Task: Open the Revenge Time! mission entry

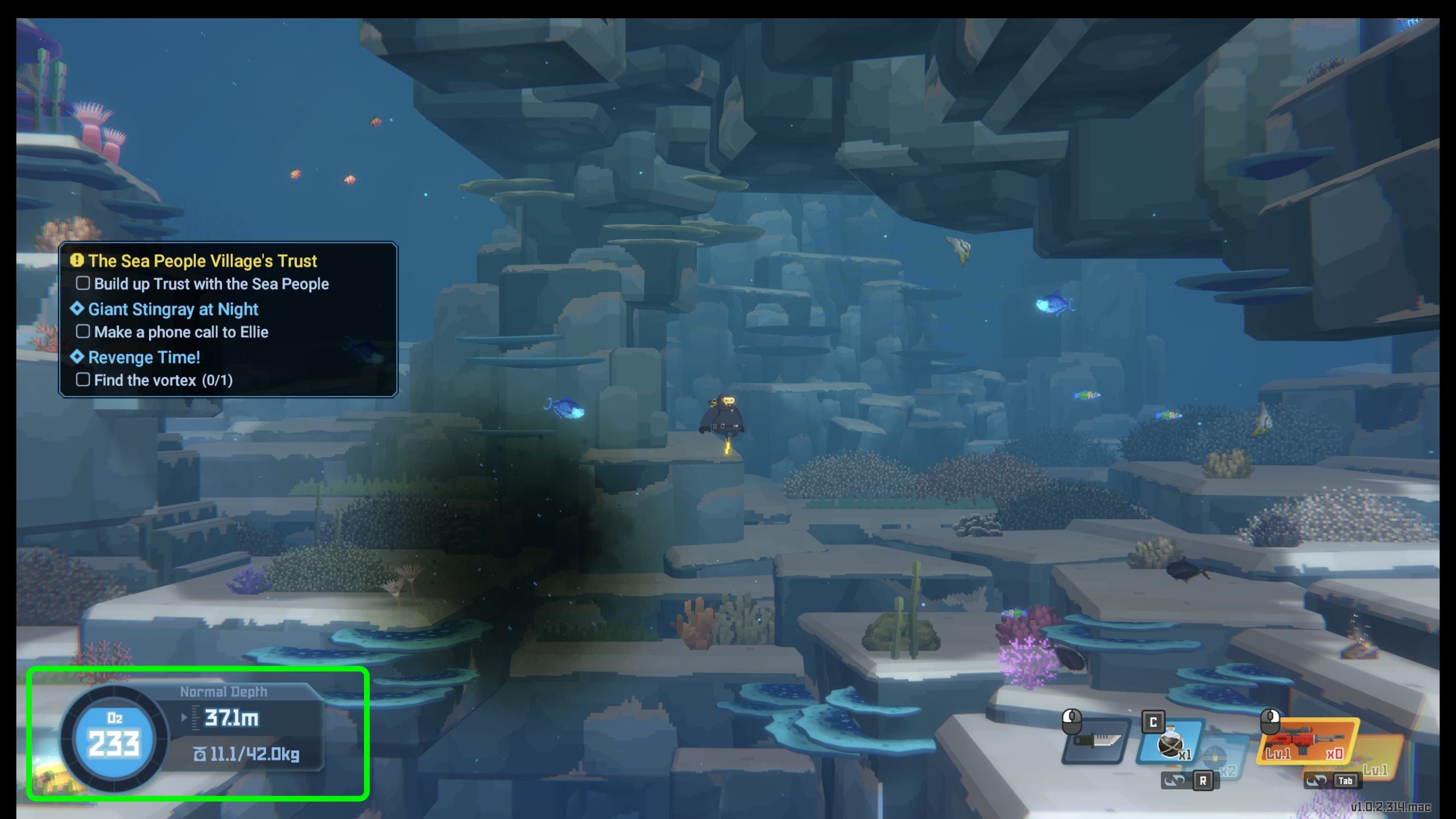Action: (144, 358)
